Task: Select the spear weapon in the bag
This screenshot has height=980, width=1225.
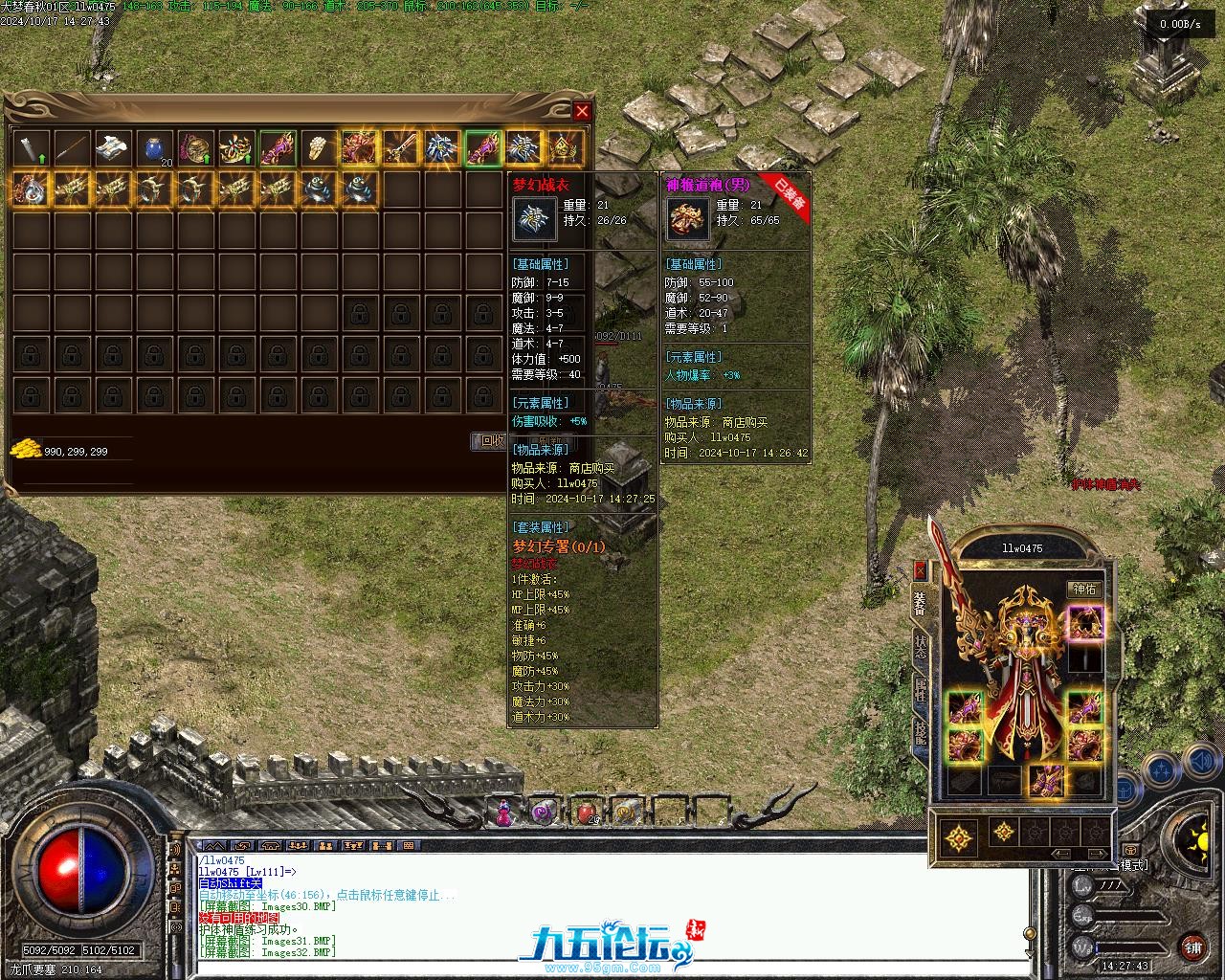Action: point(72,147)
